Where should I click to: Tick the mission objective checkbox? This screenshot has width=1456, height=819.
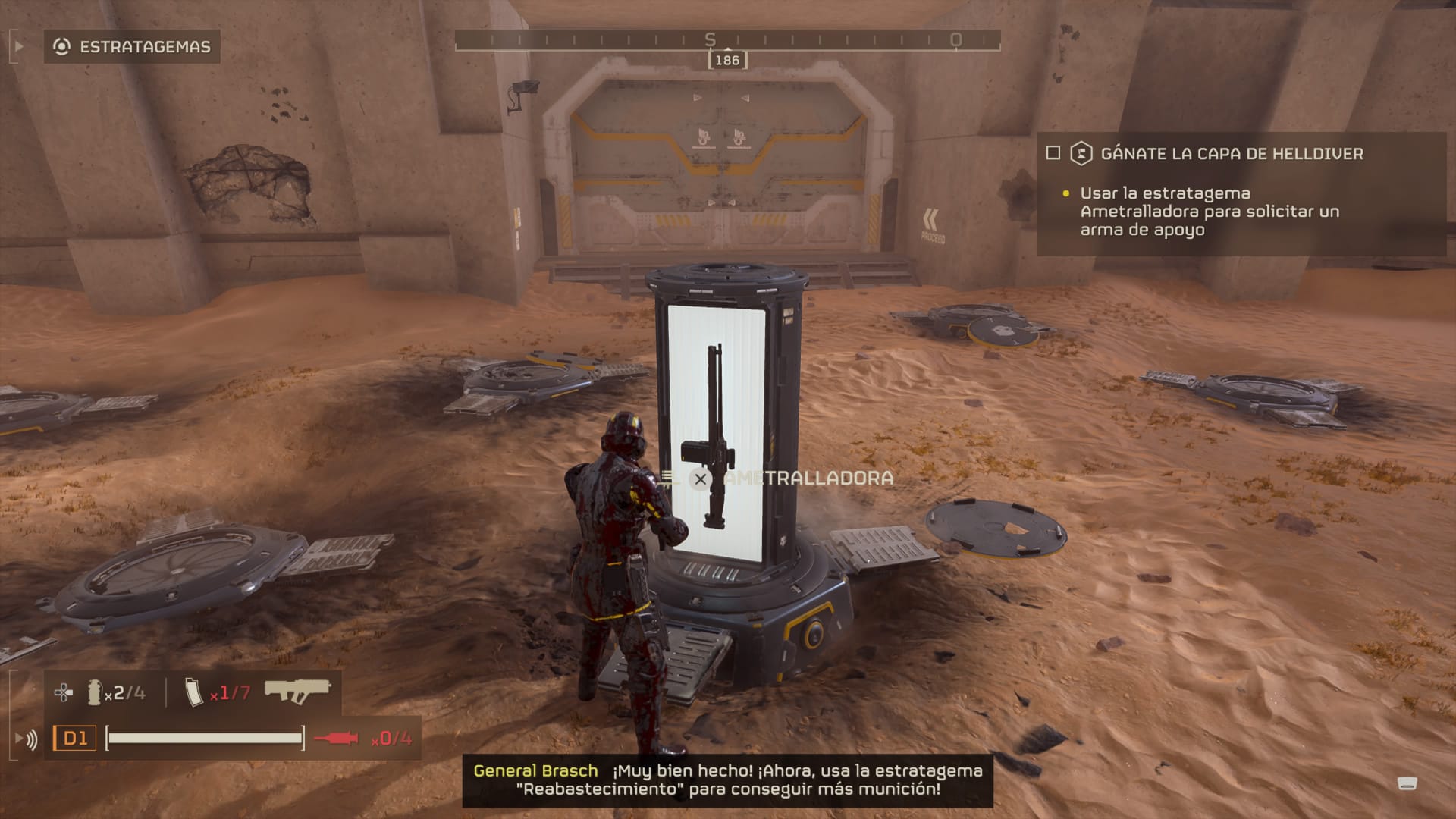coord(1053,153)
